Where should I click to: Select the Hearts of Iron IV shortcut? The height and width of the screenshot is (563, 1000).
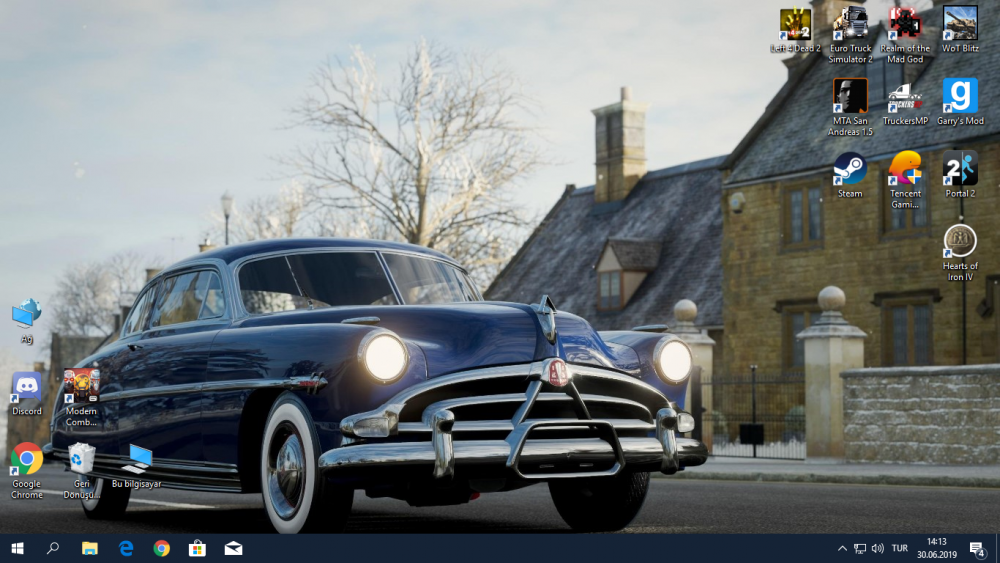click(x=960, y=241)
